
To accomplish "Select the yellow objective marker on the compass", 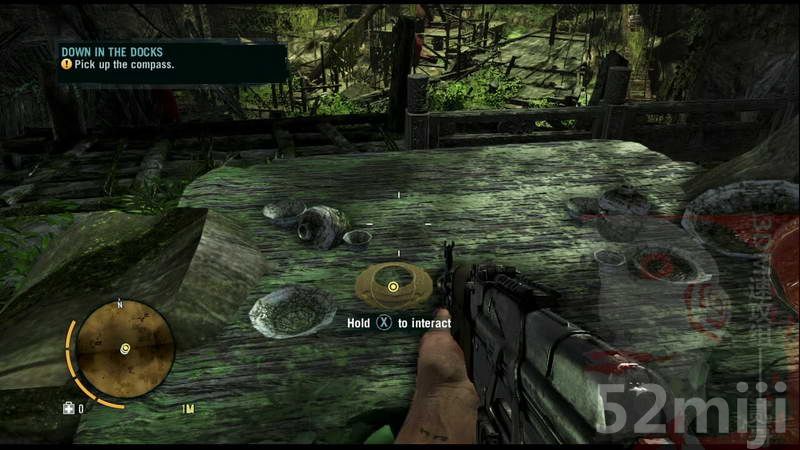I will (393, 287).
